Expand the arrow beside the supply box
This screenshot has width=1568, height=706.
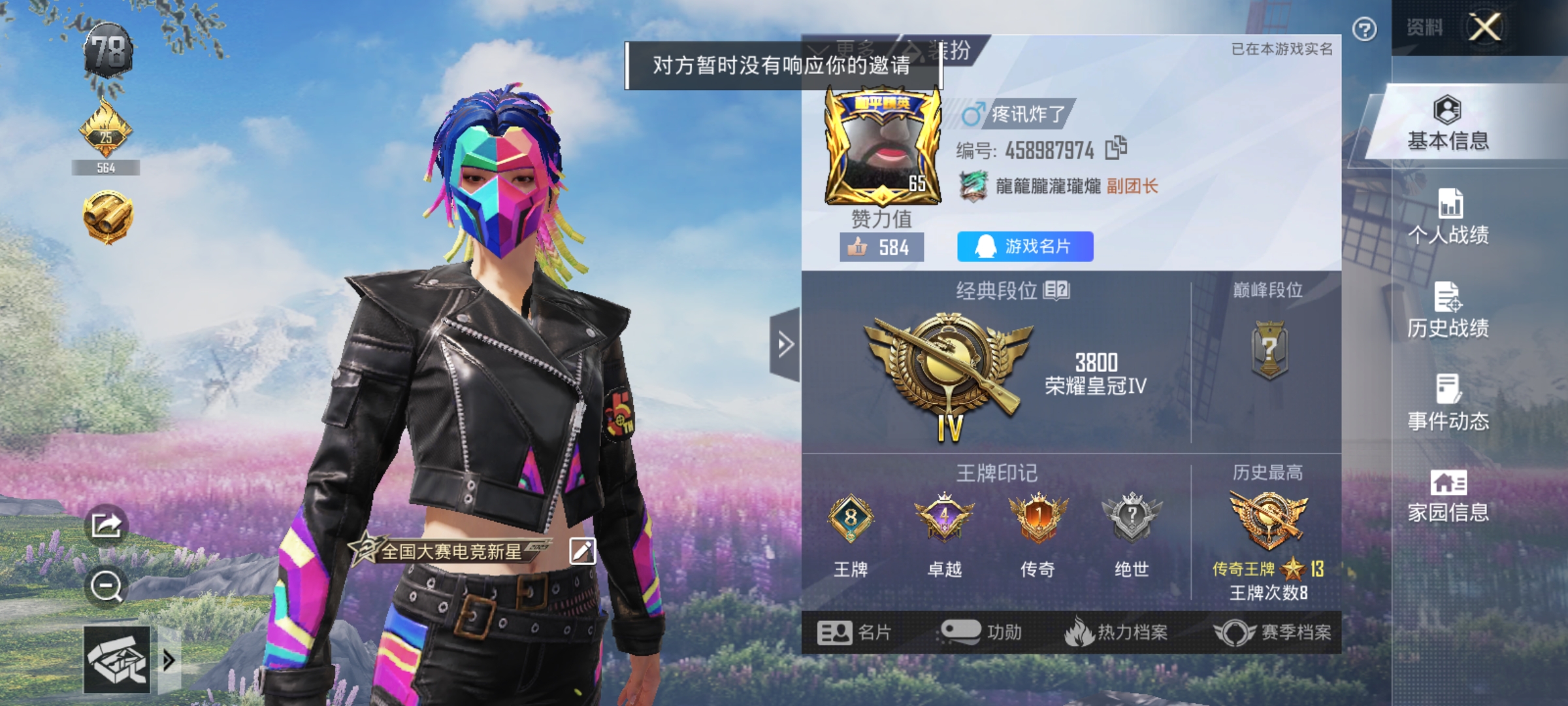[x=169, y=660]
